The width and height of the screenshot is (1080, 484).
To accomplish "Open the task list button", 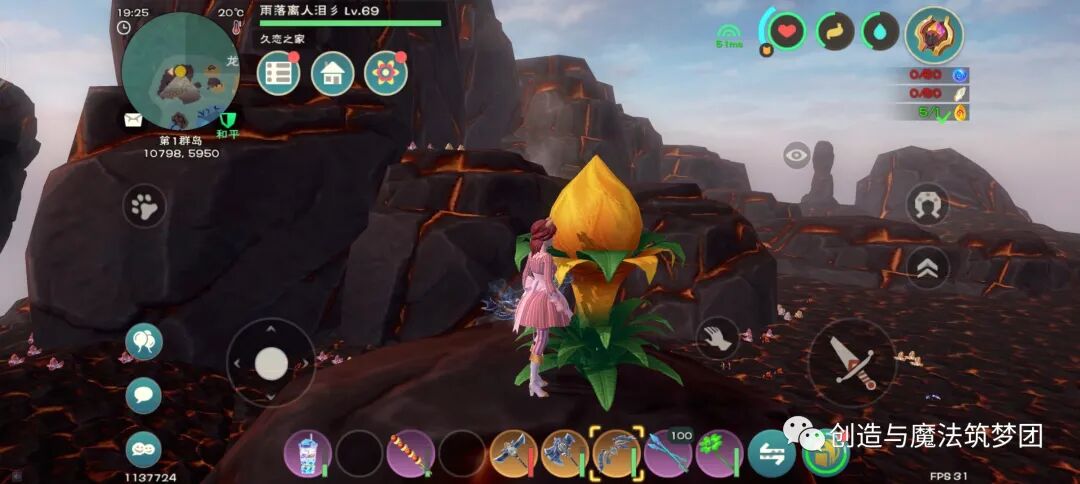I will coord(279,73).
